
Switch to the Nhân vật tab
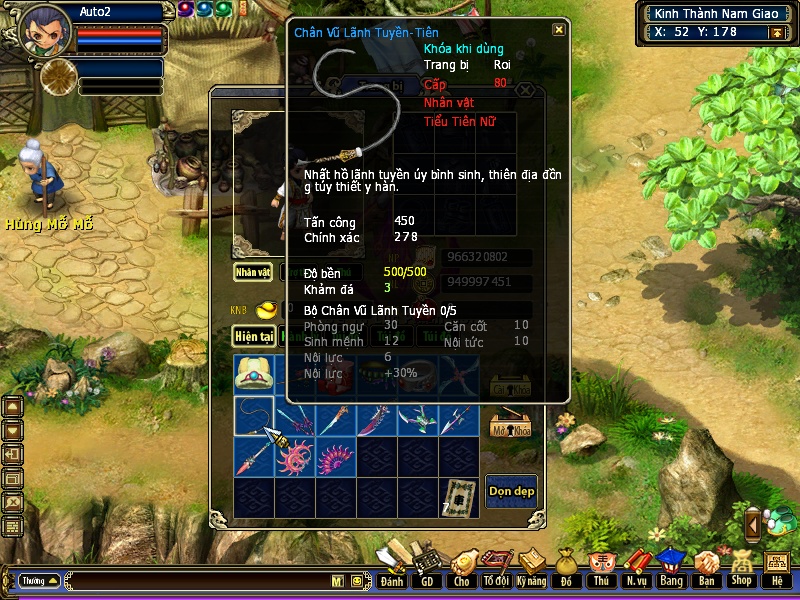(x=253, y=271)
